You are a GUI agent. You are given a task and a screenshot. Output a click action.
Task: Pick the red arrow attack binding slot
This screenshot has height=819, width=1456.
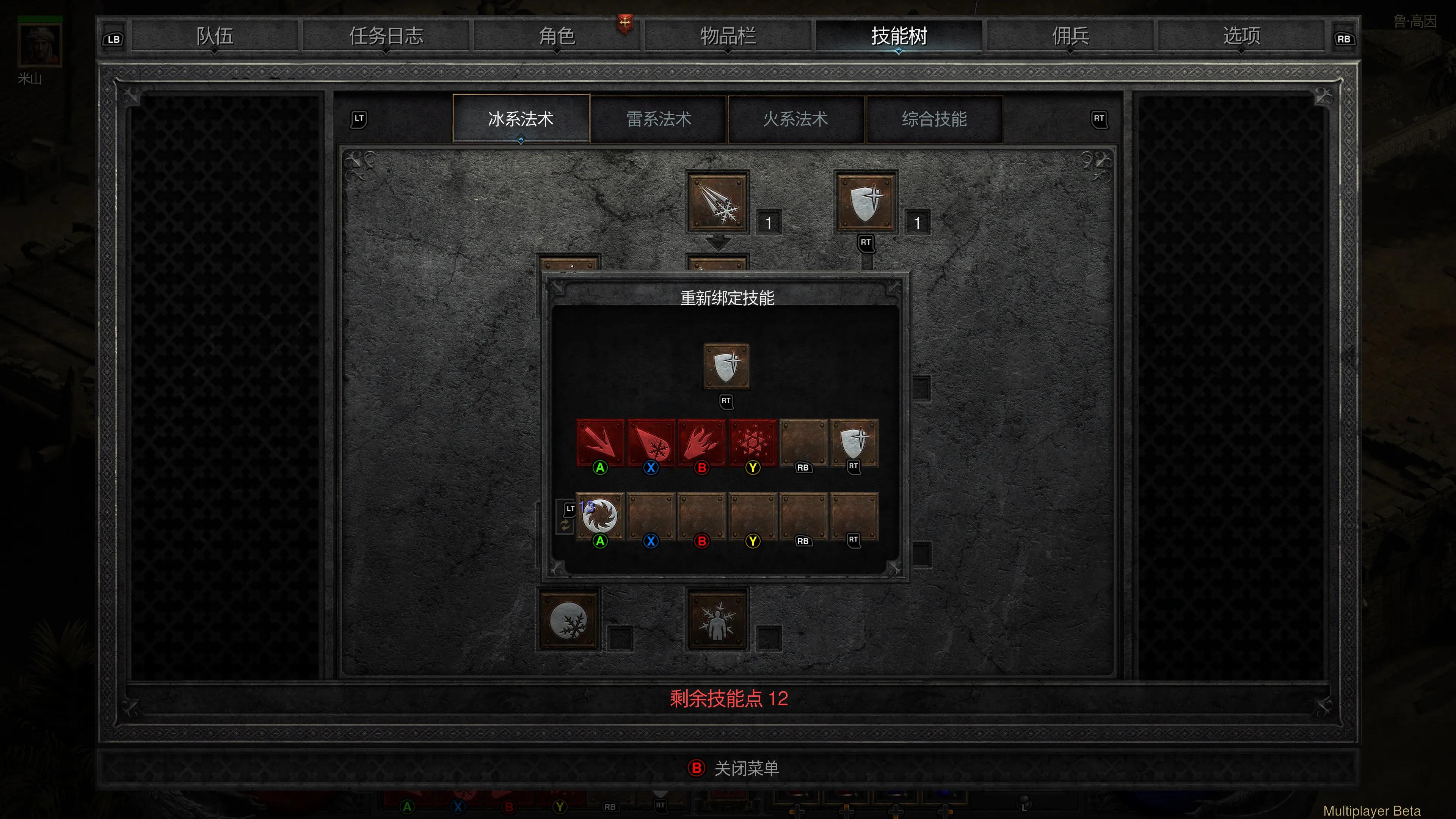point(600,442)
